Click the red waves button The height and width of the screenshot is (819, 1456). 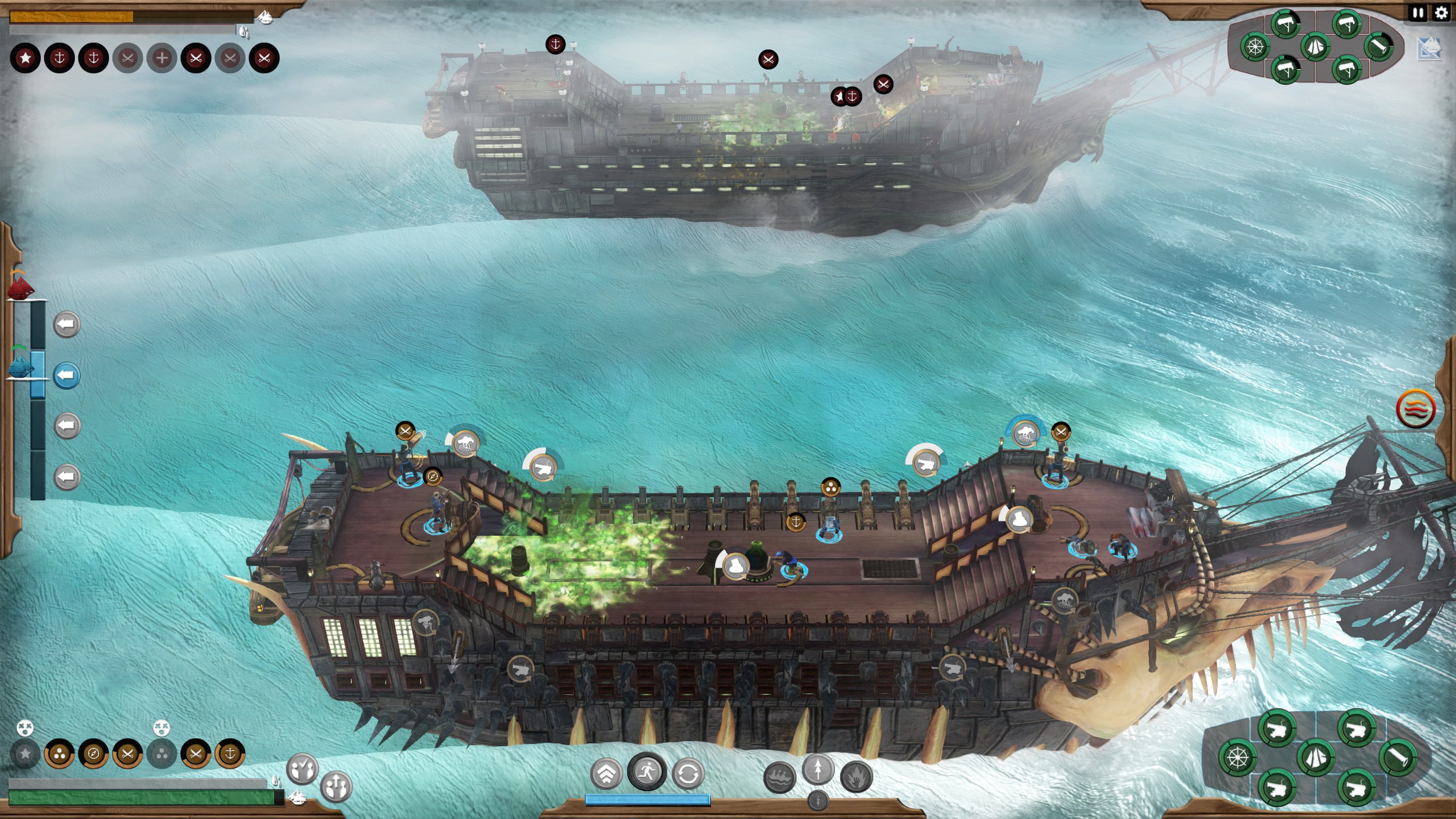1415,408
